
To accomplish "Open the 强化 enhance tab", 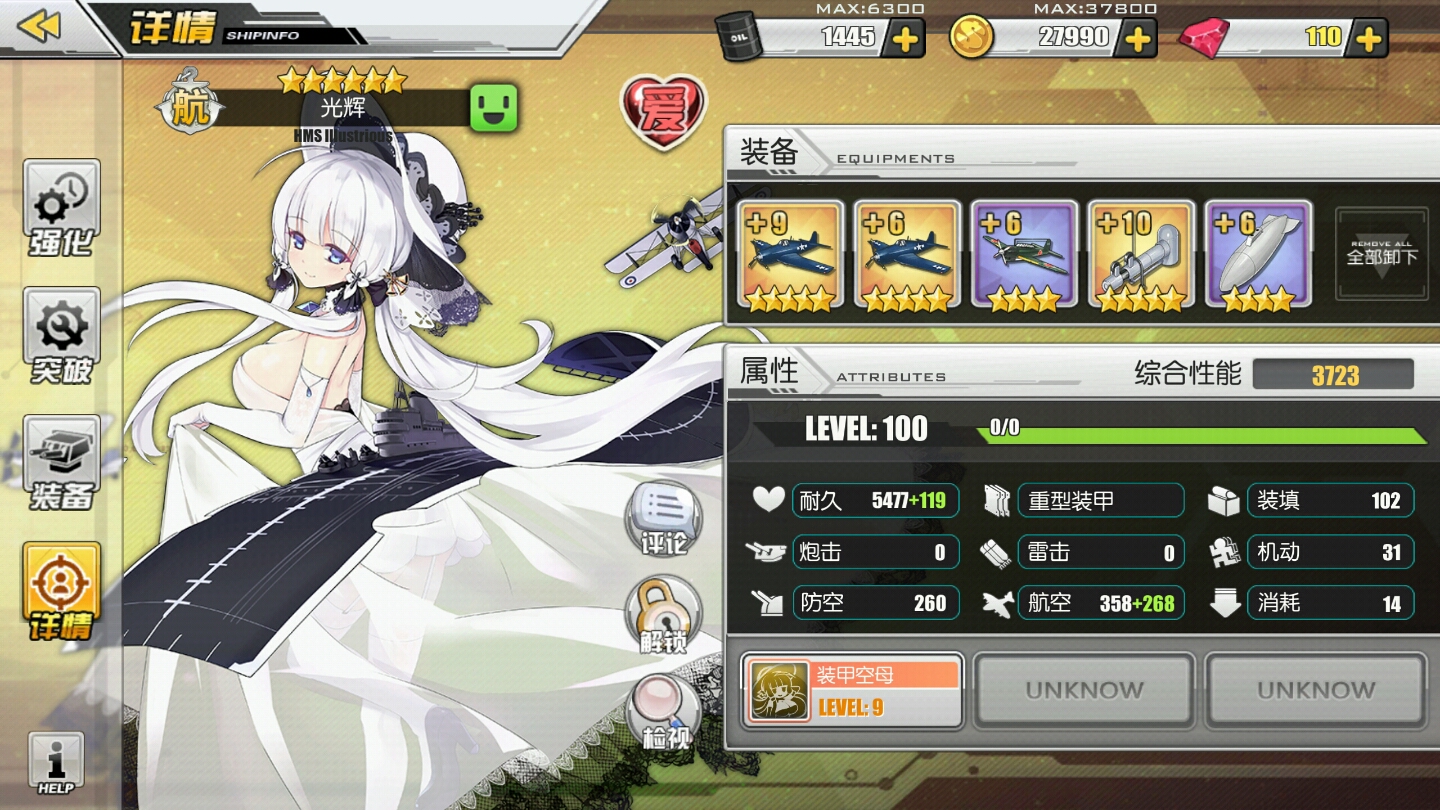I will (x=62, y=208).
